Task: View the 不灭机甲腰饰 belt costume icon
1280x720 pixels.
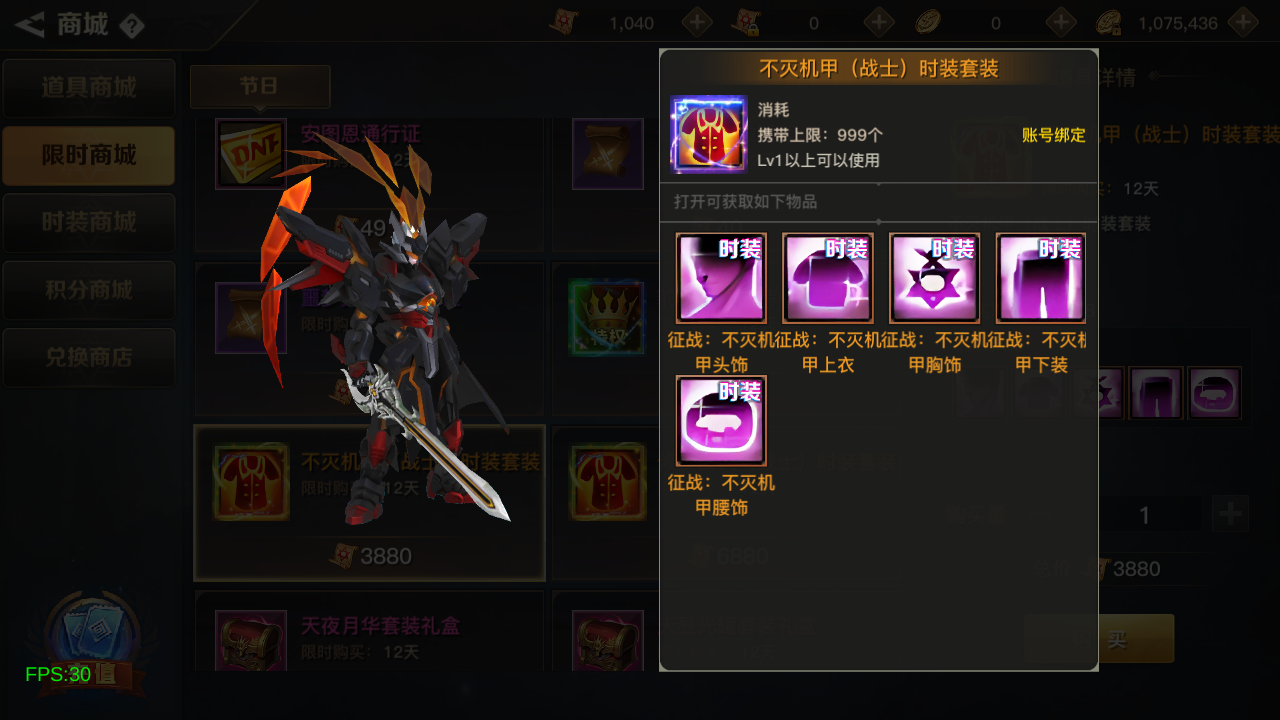Action: [721, 421]
